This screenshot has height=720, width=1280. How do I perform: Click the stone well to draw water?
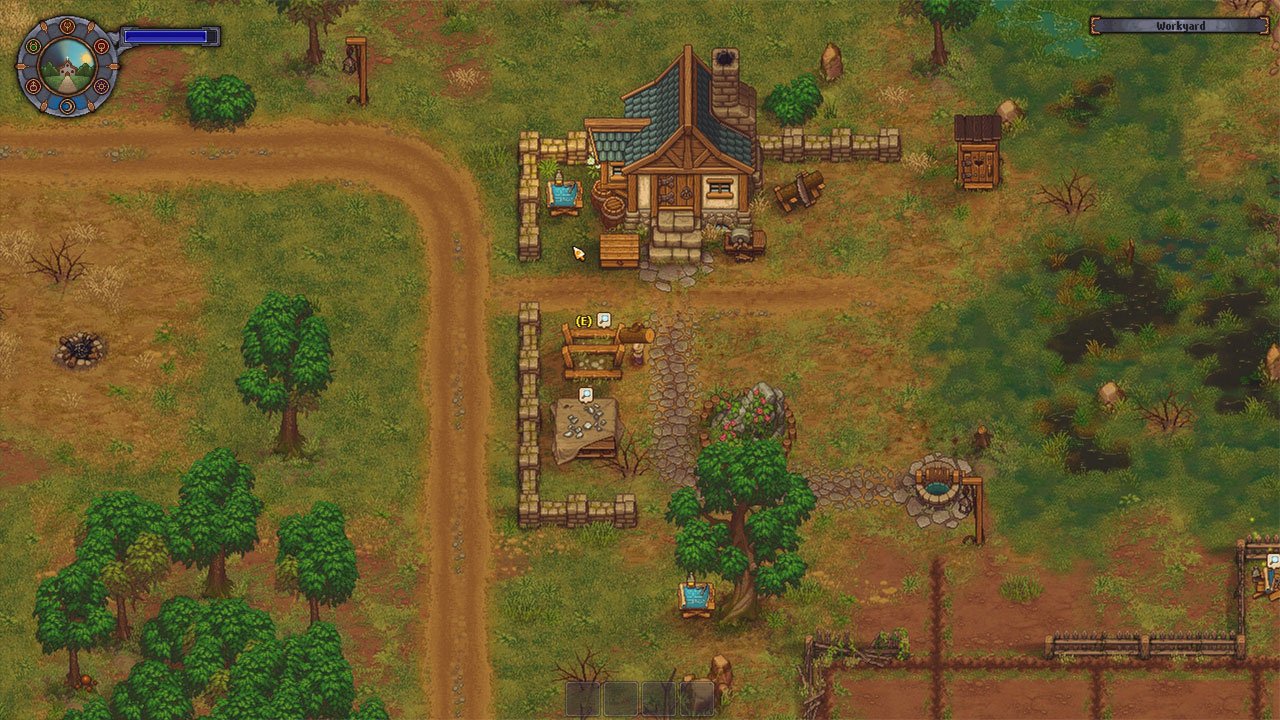938,485
